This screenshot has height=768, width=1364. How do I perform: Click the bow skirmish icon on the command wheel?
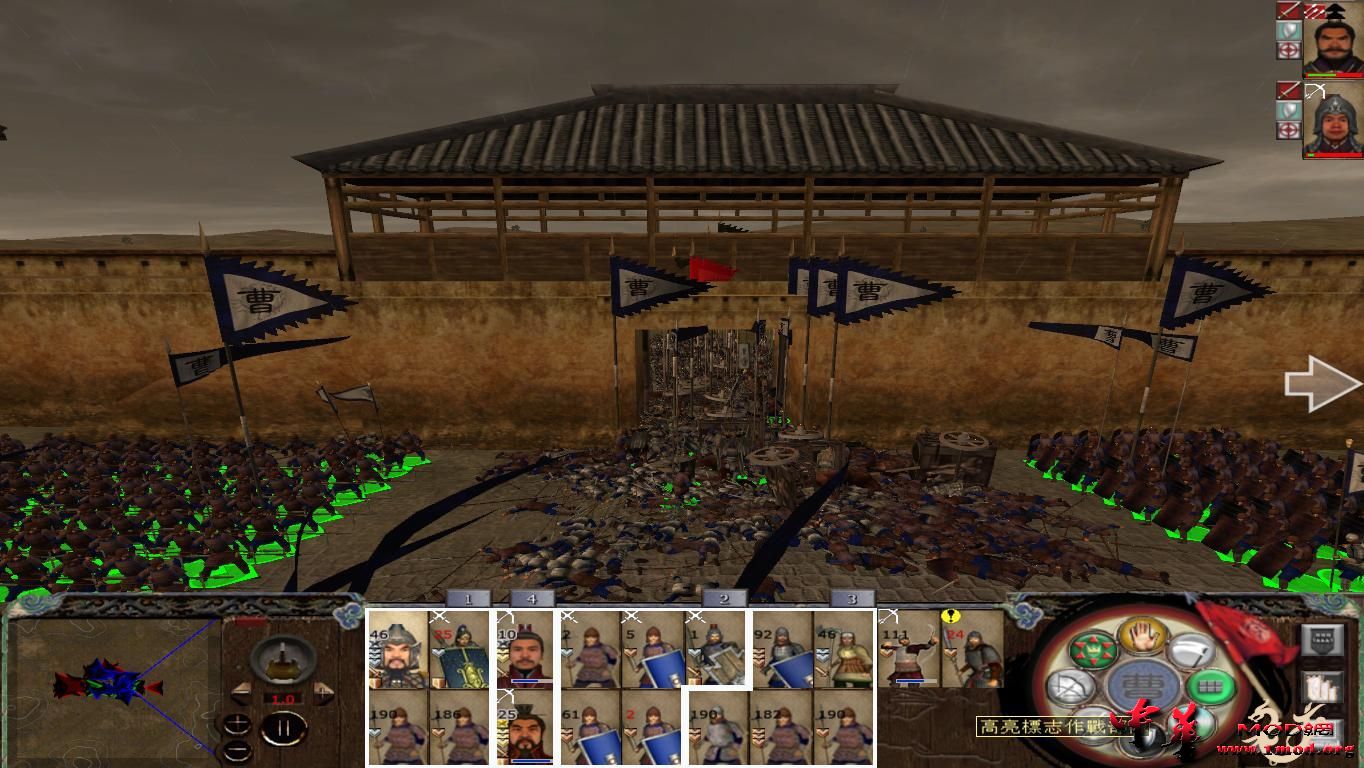point(1070,686)
